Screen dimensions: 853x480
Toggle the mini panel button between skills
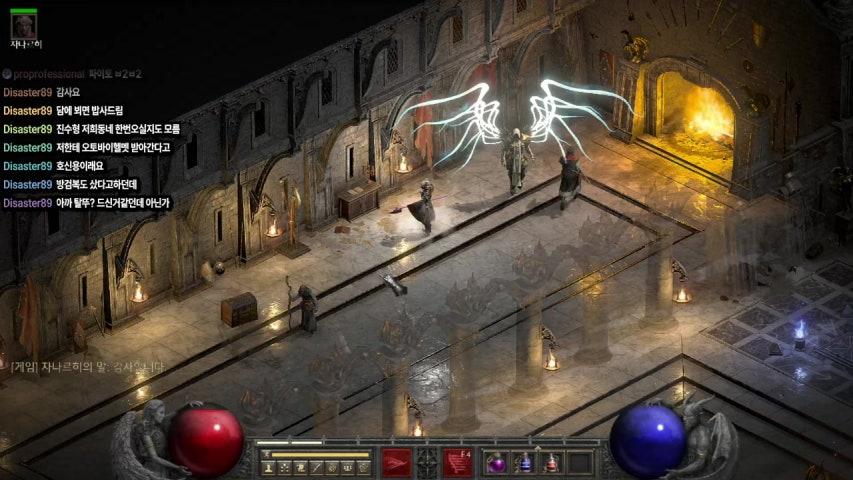pyautogui.click(x=427, y=462)
